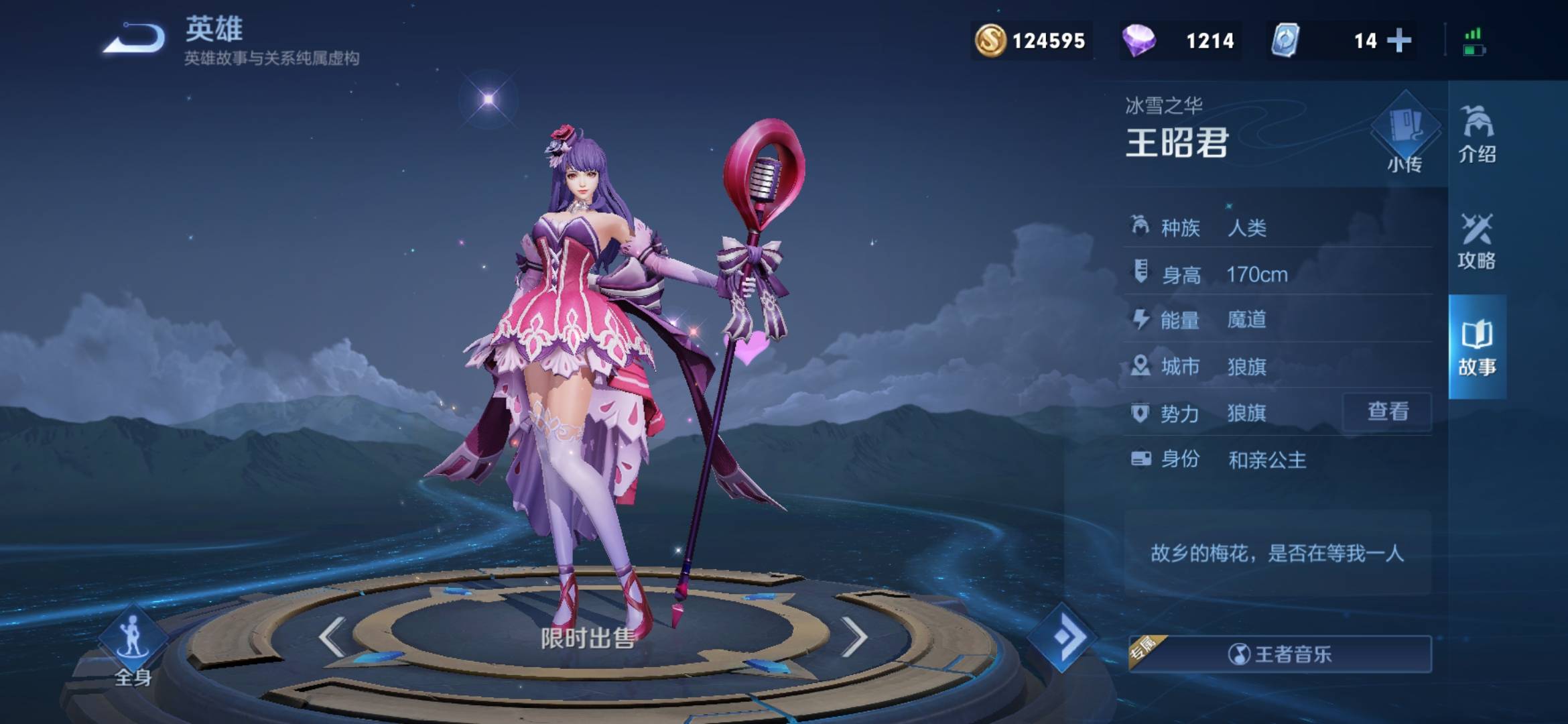Add more tickets with the plus button
The width and height of the screenshot is (1568, 724).
1399,40
